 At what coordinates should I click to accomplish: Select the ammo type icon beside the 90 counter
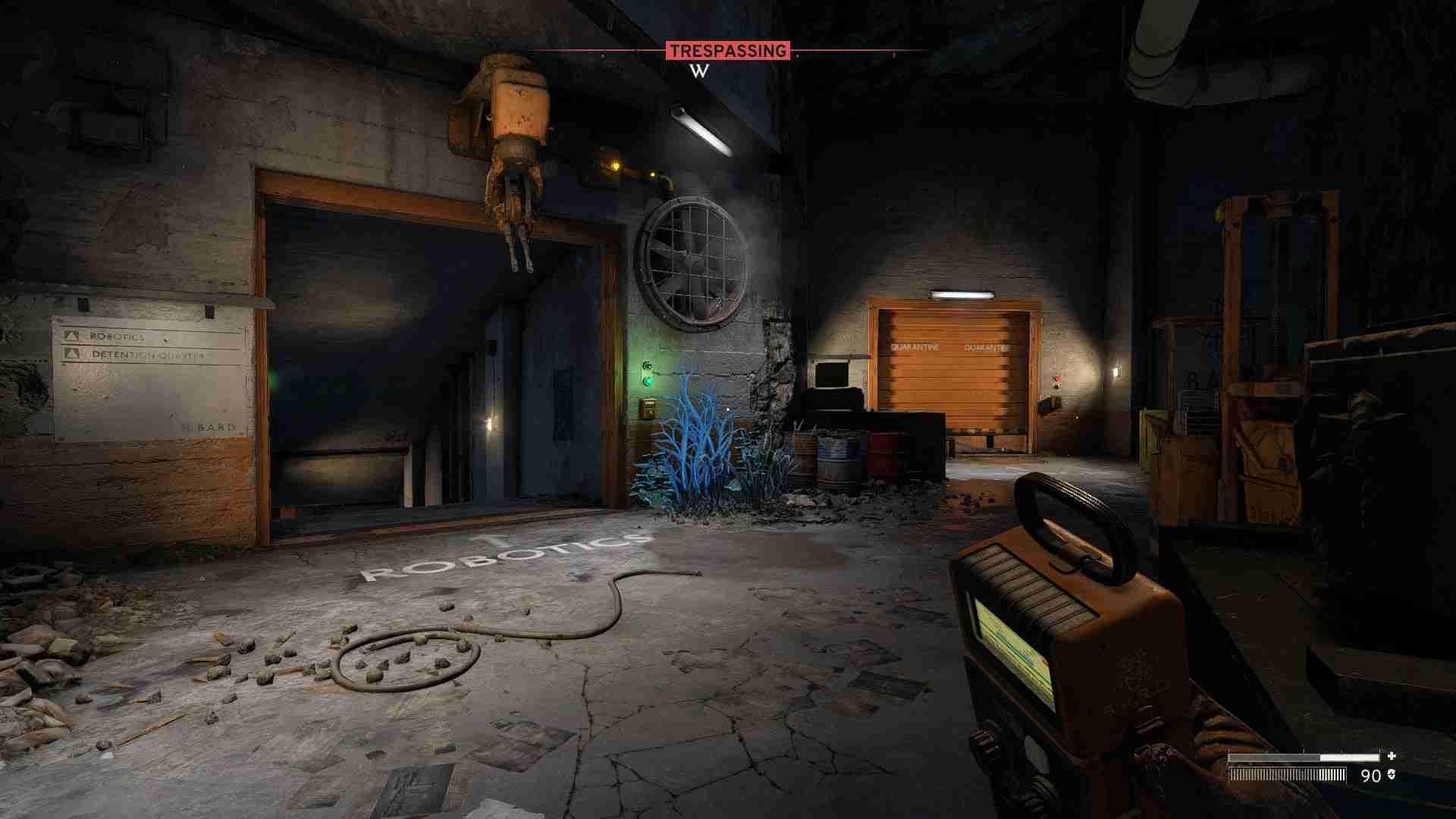tap(1392, 776)
